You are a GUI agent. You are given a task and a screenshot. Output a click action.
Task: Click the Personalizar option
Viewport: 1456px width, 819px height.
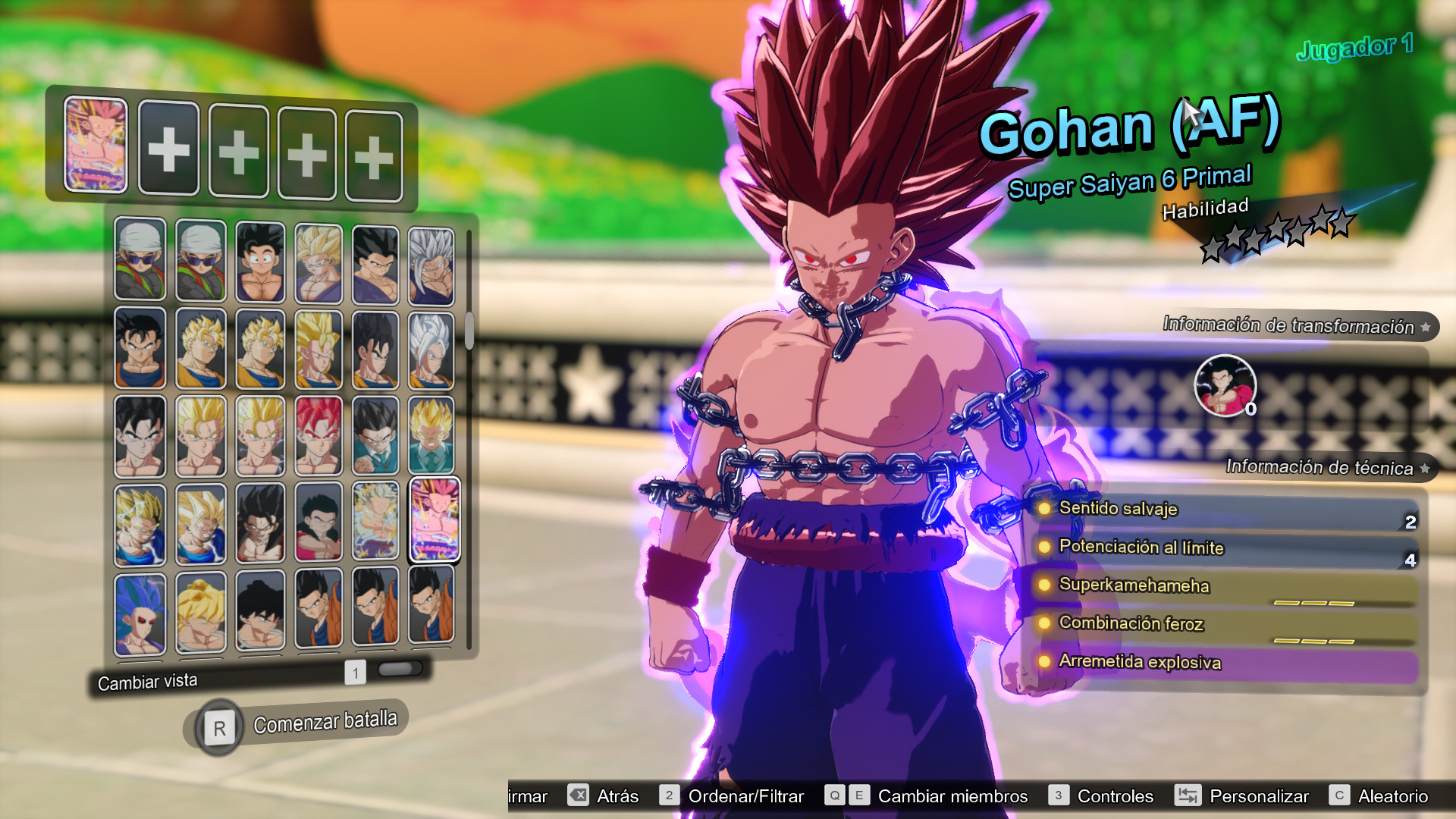(x=1259, y=796)
